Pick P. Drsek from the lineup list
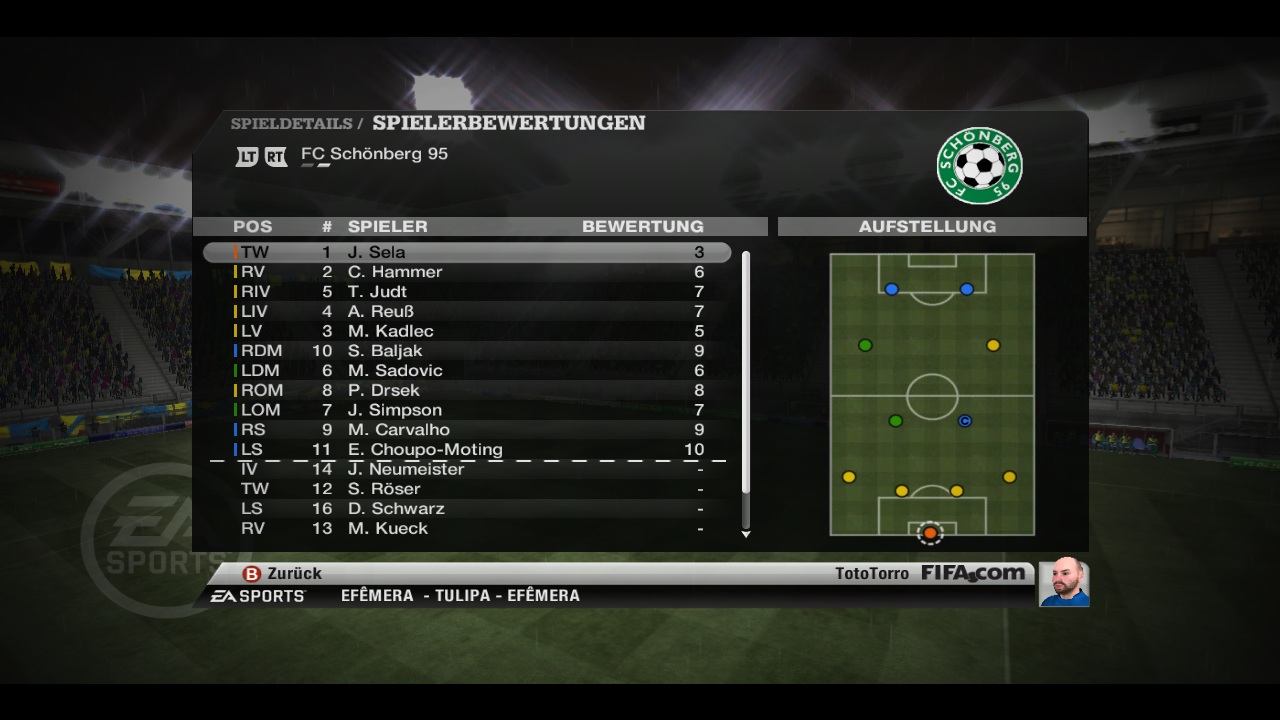Viewport: 1280px width, 720px height. pos(466,390)
